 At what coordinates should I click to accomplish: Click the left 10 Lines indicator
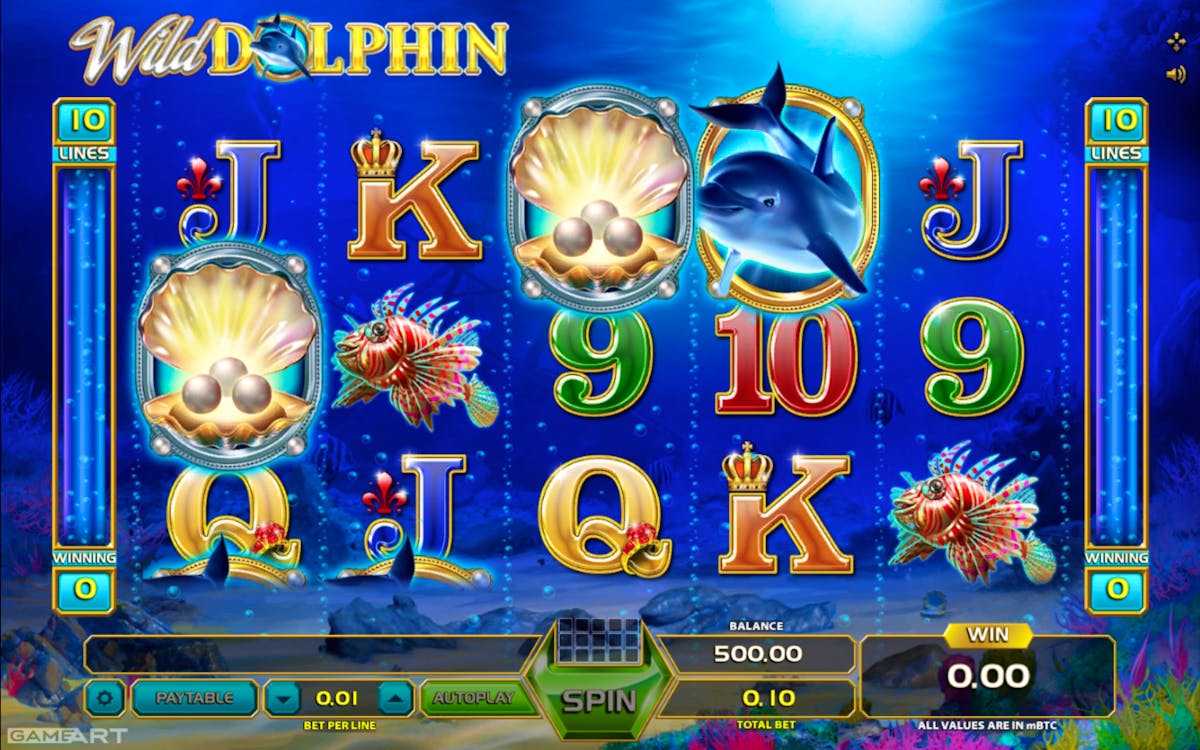85,131
